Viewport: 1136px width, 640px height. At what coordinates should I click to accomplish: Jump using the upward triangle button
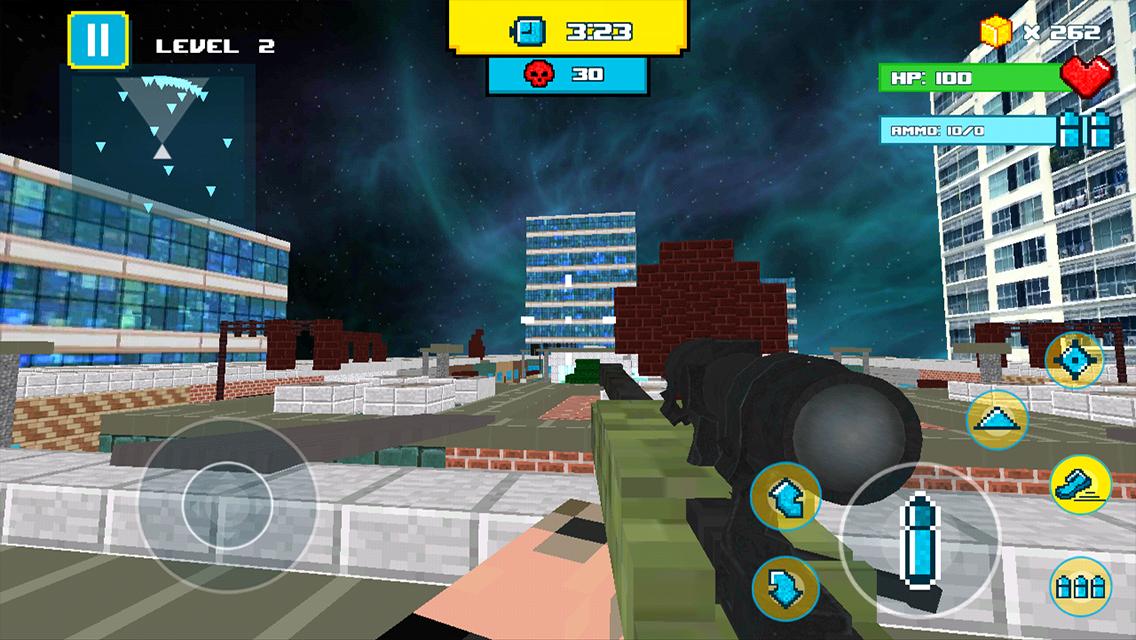[998, 419]
